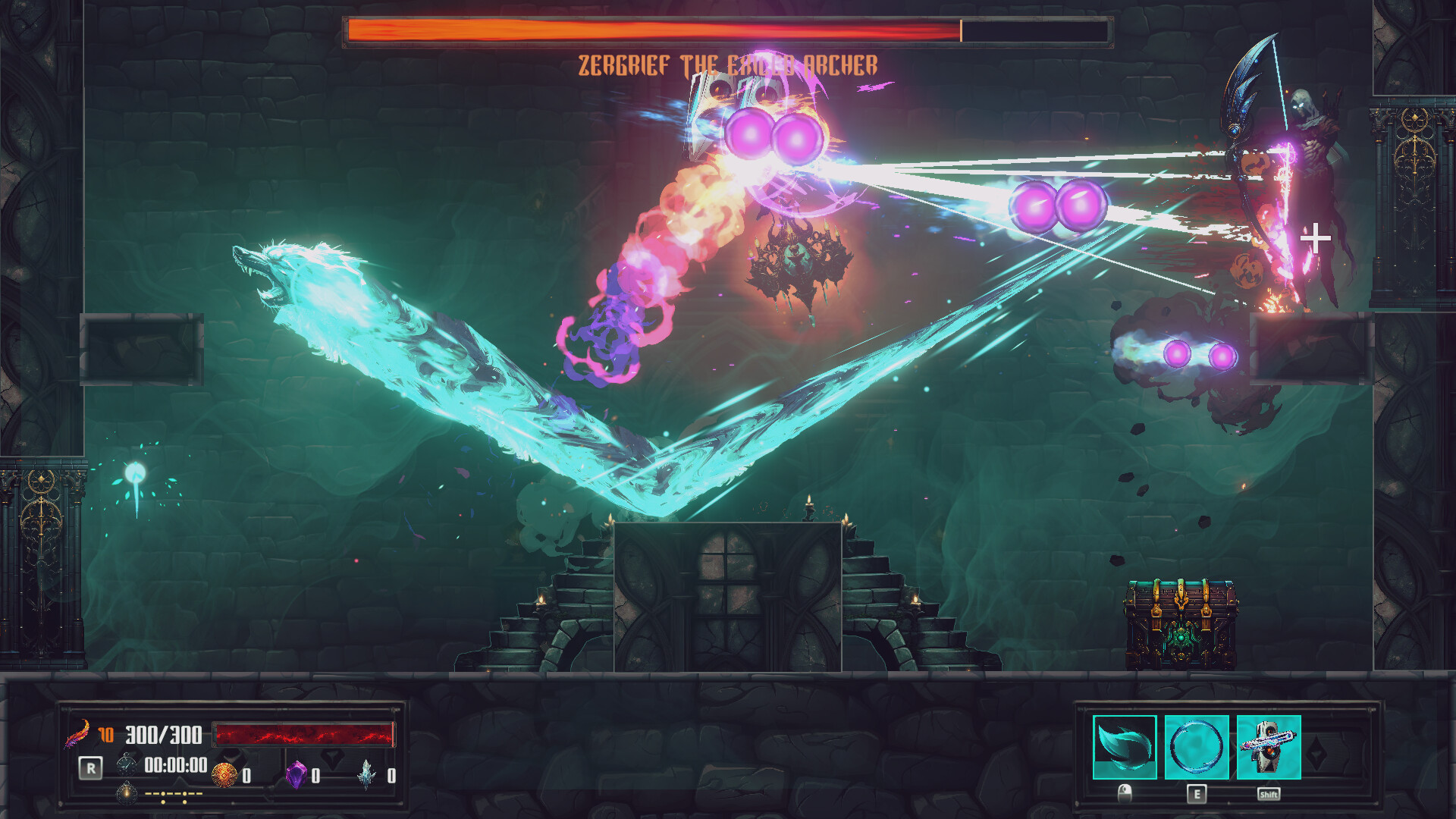This screenshot has width=1456, height=819.
Task: Use the gun turret ability
Action: point(1269,747)
